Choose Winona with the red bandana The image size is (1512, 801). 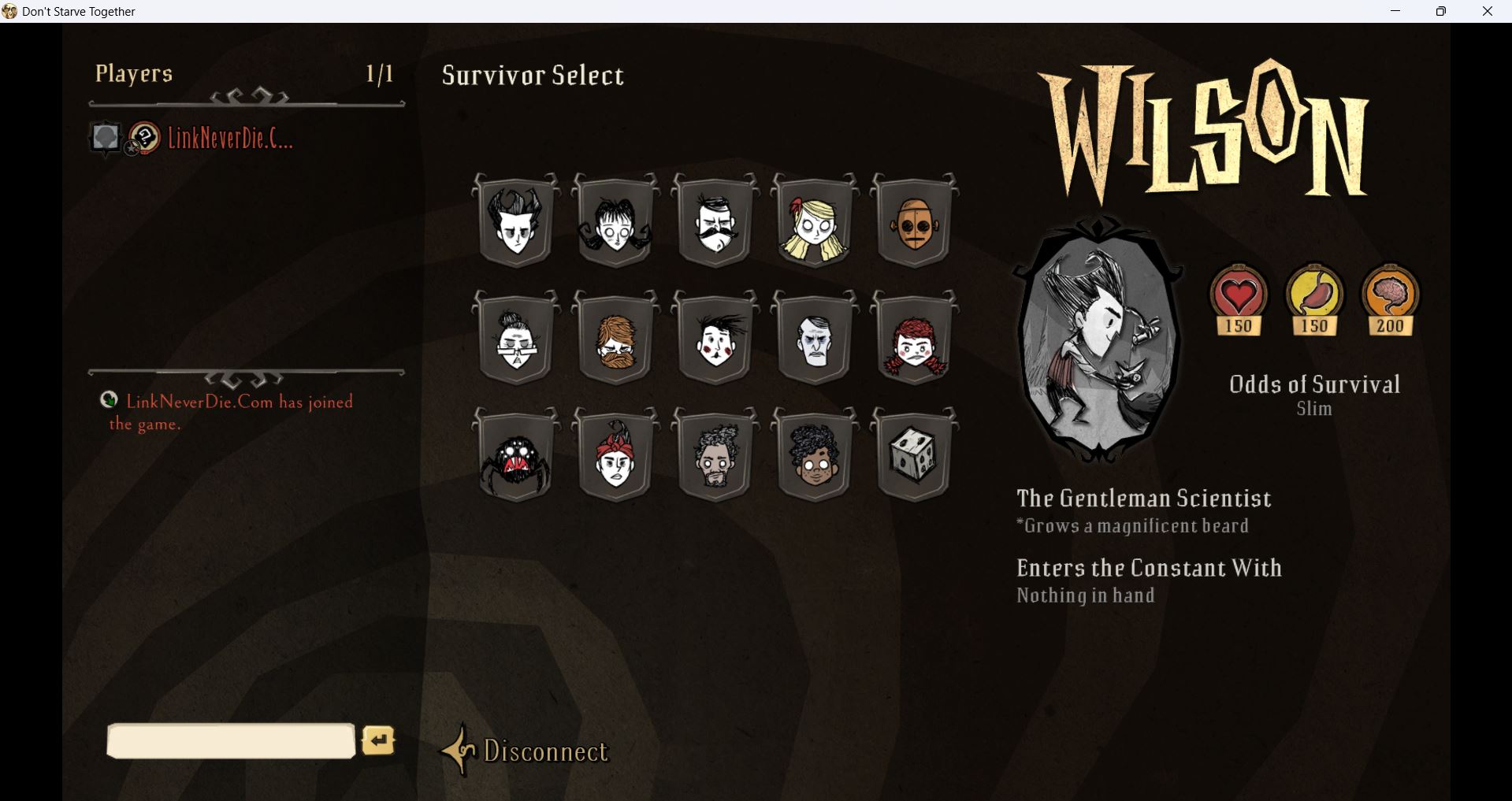point(616,457)
